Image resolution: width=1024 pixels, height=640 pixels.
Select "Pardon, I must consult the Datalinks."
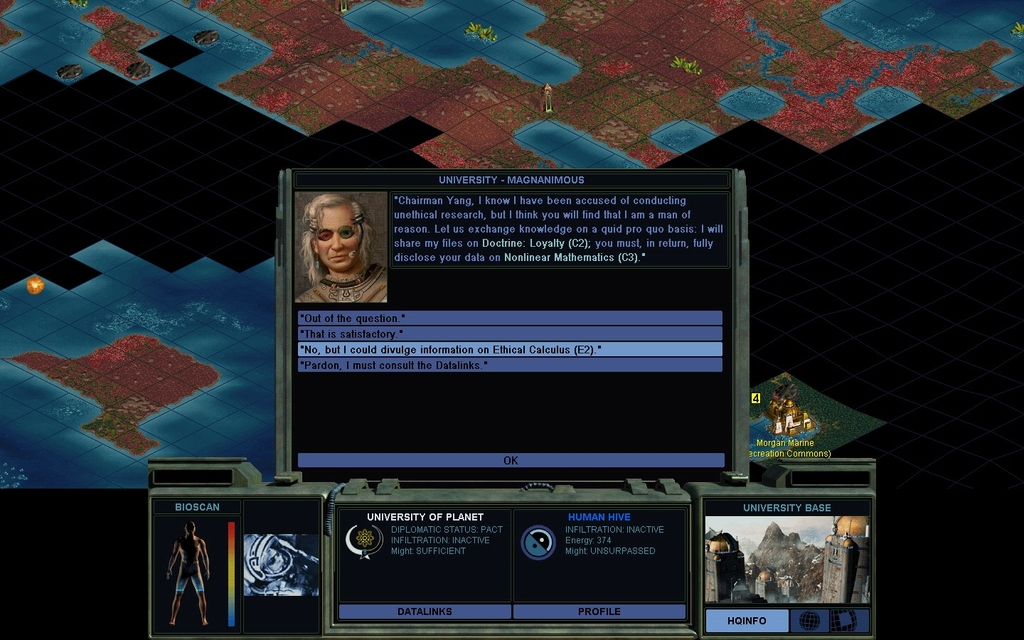(x=510, y=365)
